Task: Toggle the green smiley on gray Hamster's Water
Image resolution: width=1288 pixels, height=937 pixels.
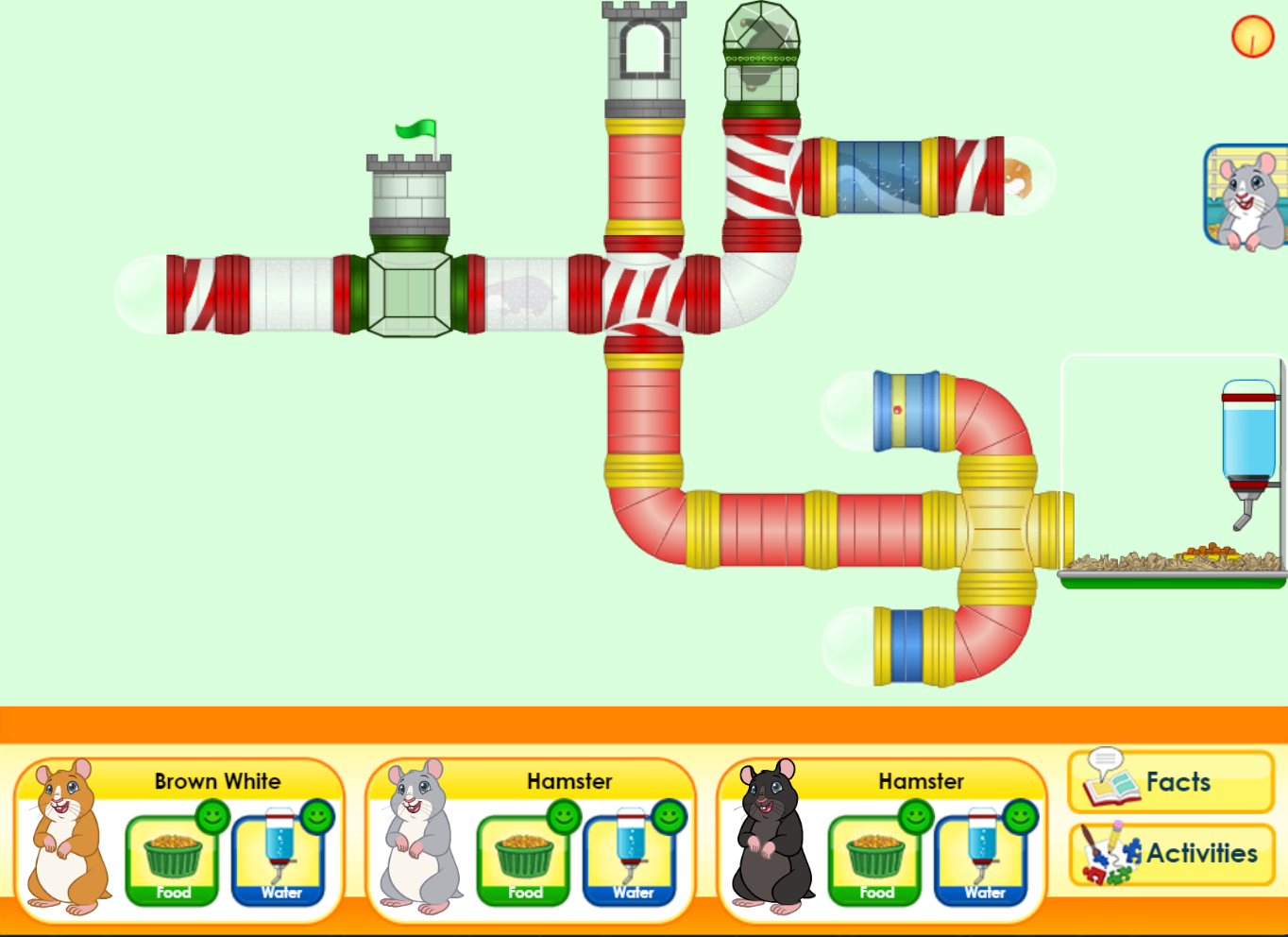Action: (x=671, y=814)
